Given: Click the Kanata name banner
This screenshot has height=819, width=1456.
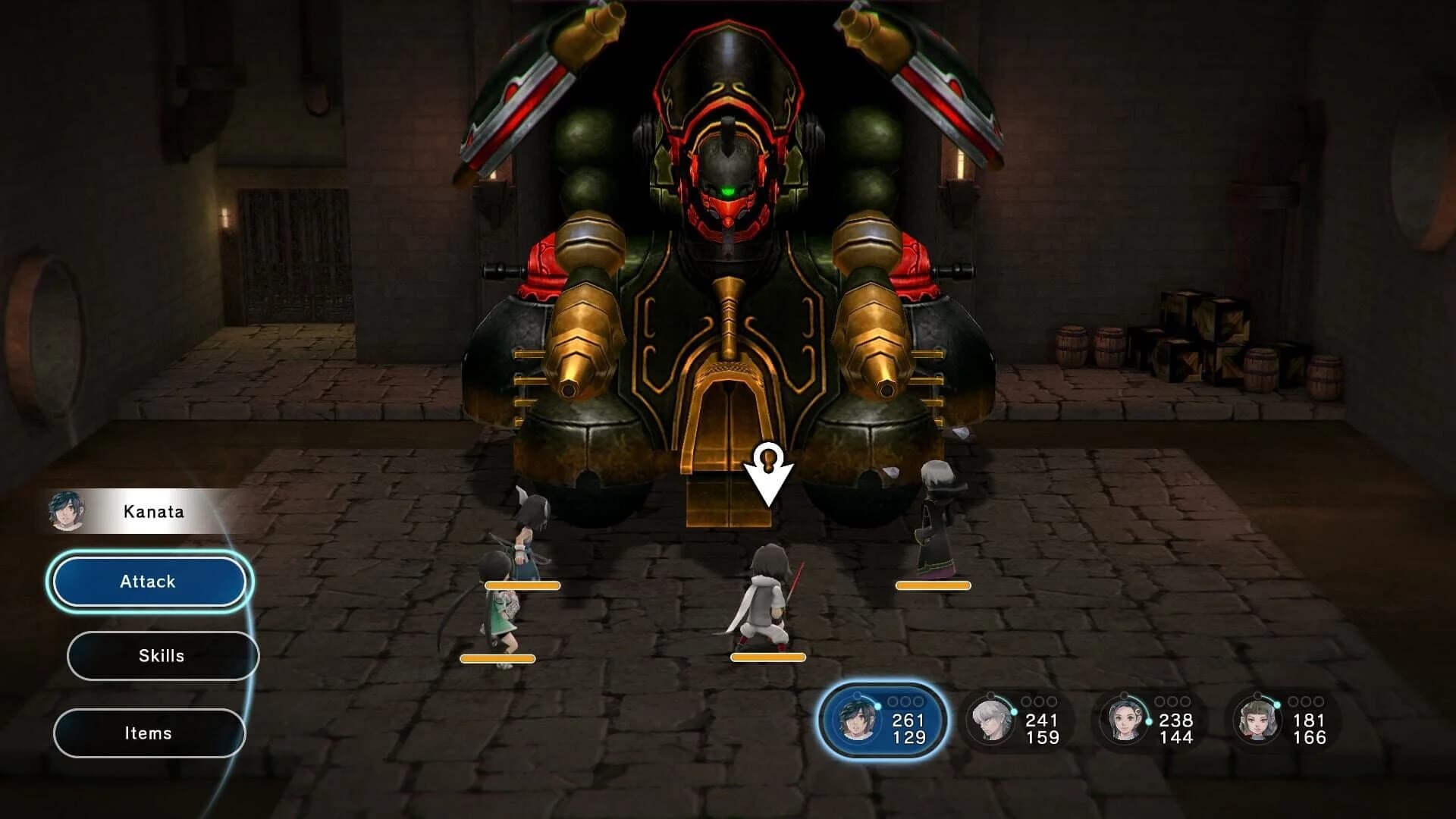Looking at the screenshot, I should [152, 511].
